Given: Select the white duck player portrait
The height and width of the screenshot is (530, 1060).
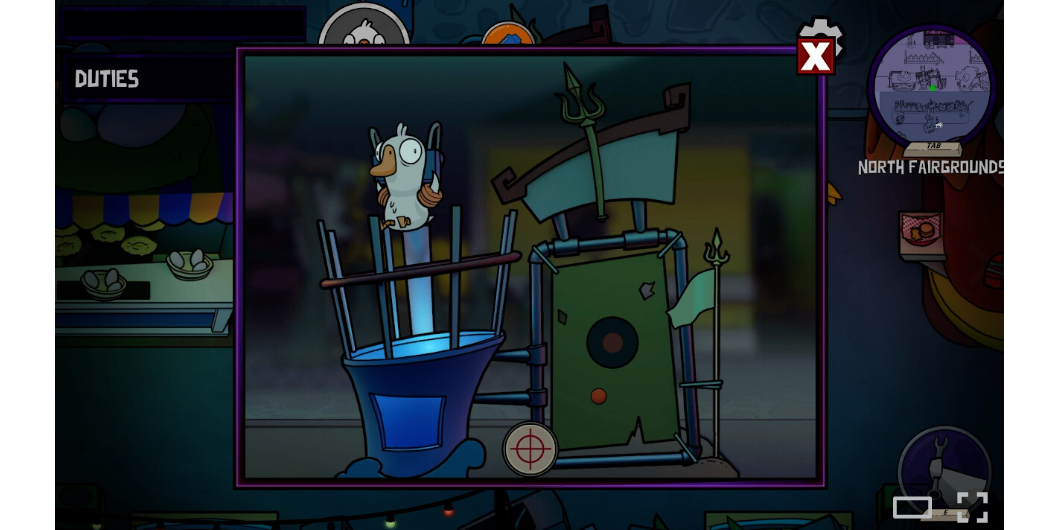Looking at the screenshot, I should pos(363,28).
